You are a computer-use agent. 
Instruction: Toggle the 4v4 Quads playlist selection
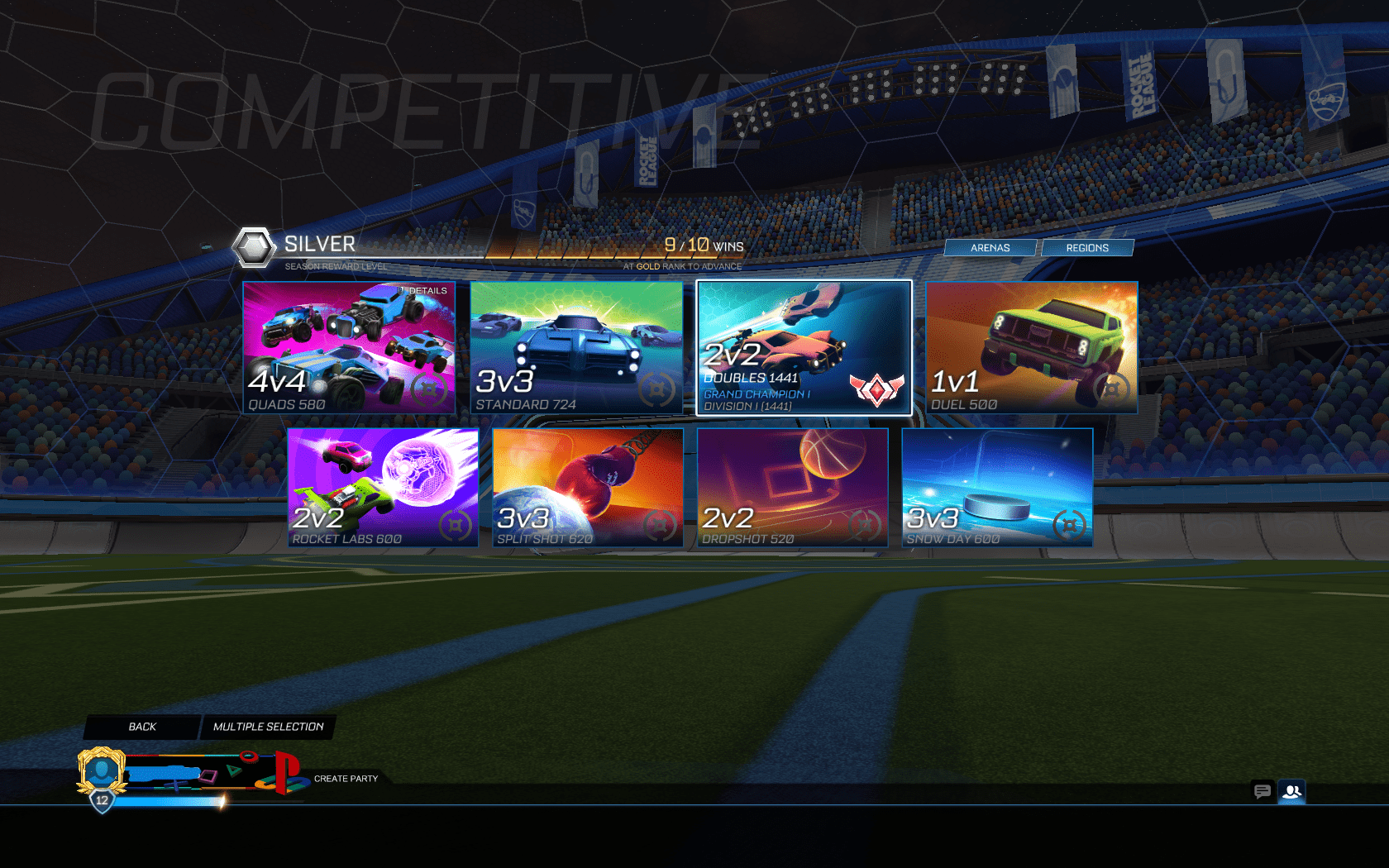coord(348,347)
